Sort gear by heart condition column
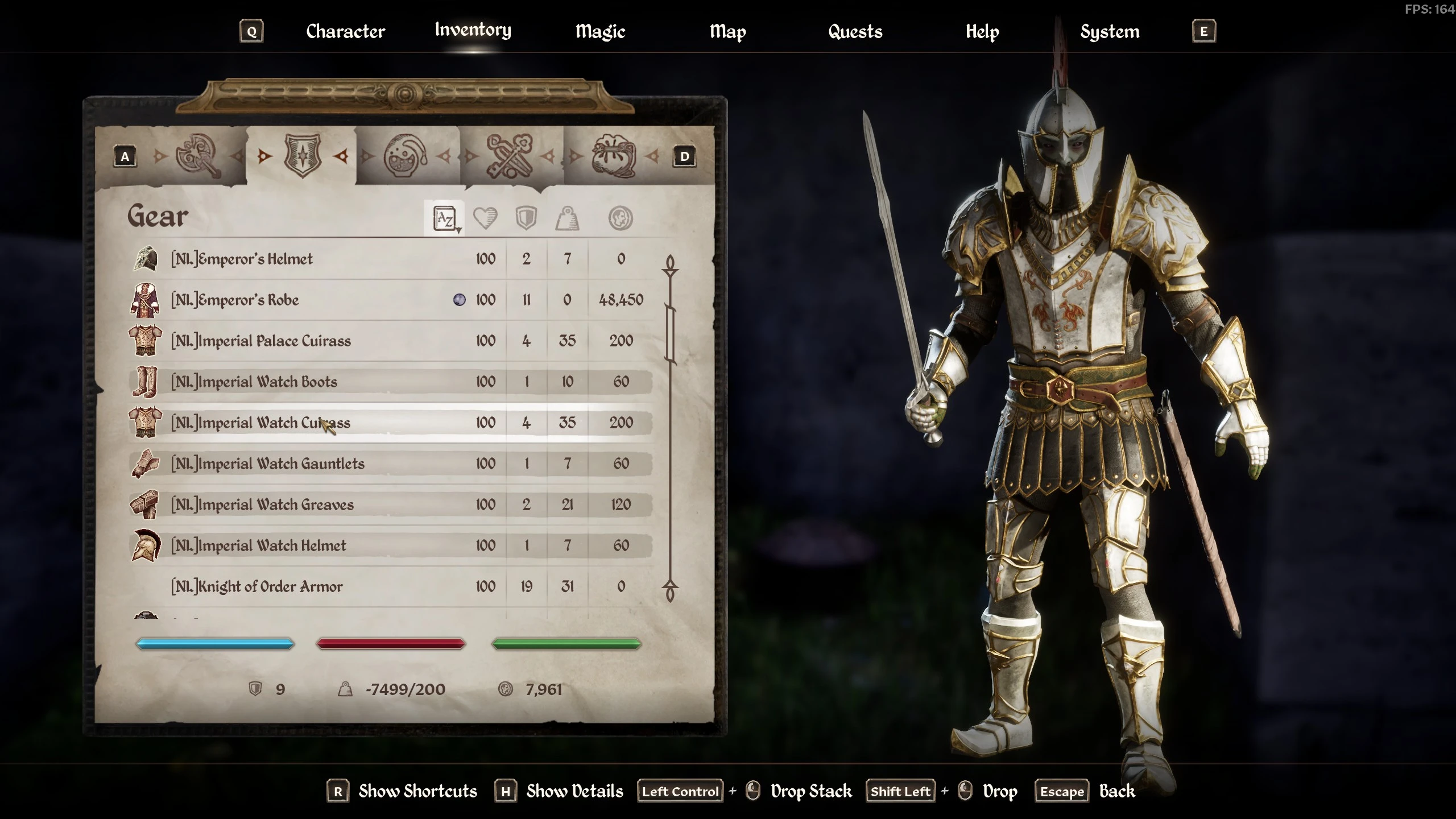1456x819 pixels. click(485, 218)
